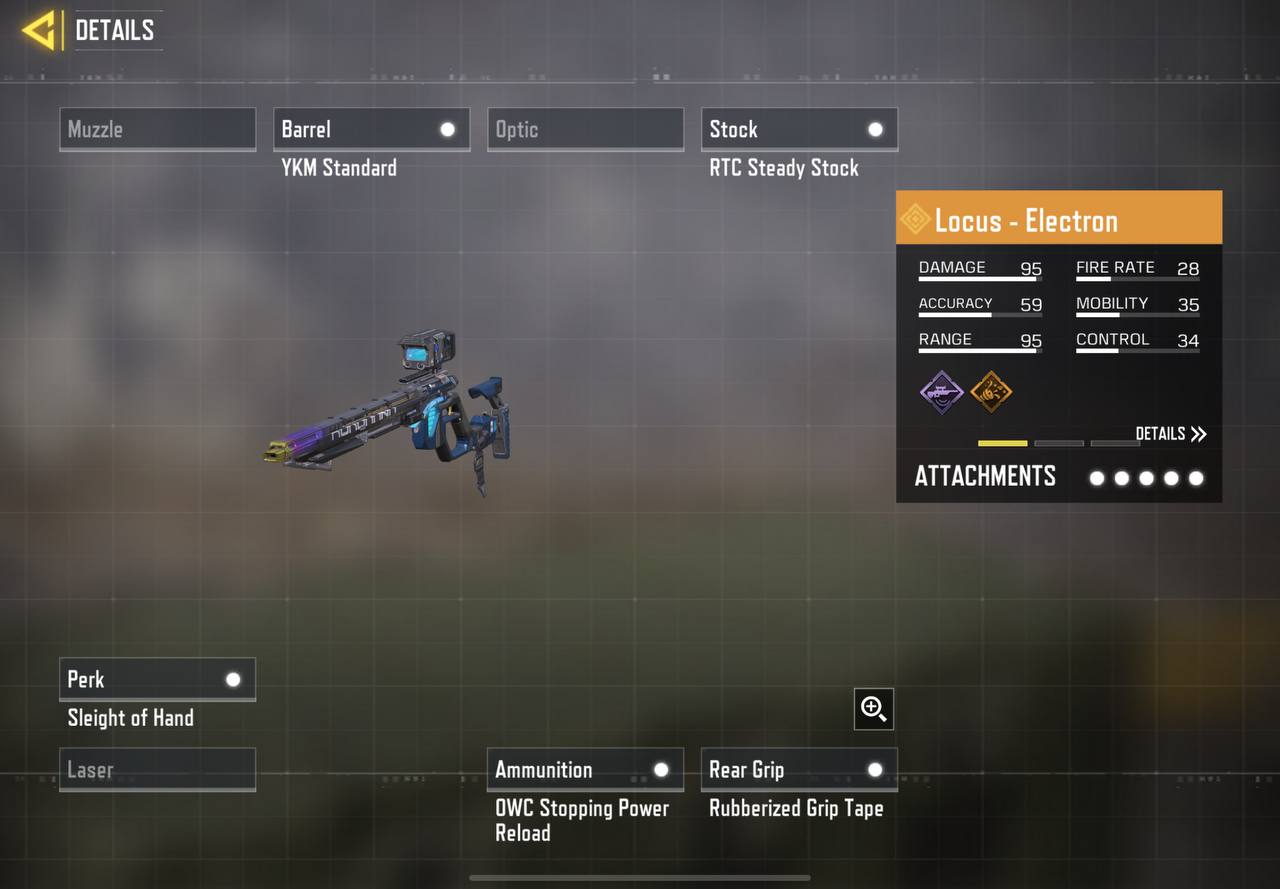Expand weapon stats with DETAILS arrows
1280x889 pixels.
1171,433
